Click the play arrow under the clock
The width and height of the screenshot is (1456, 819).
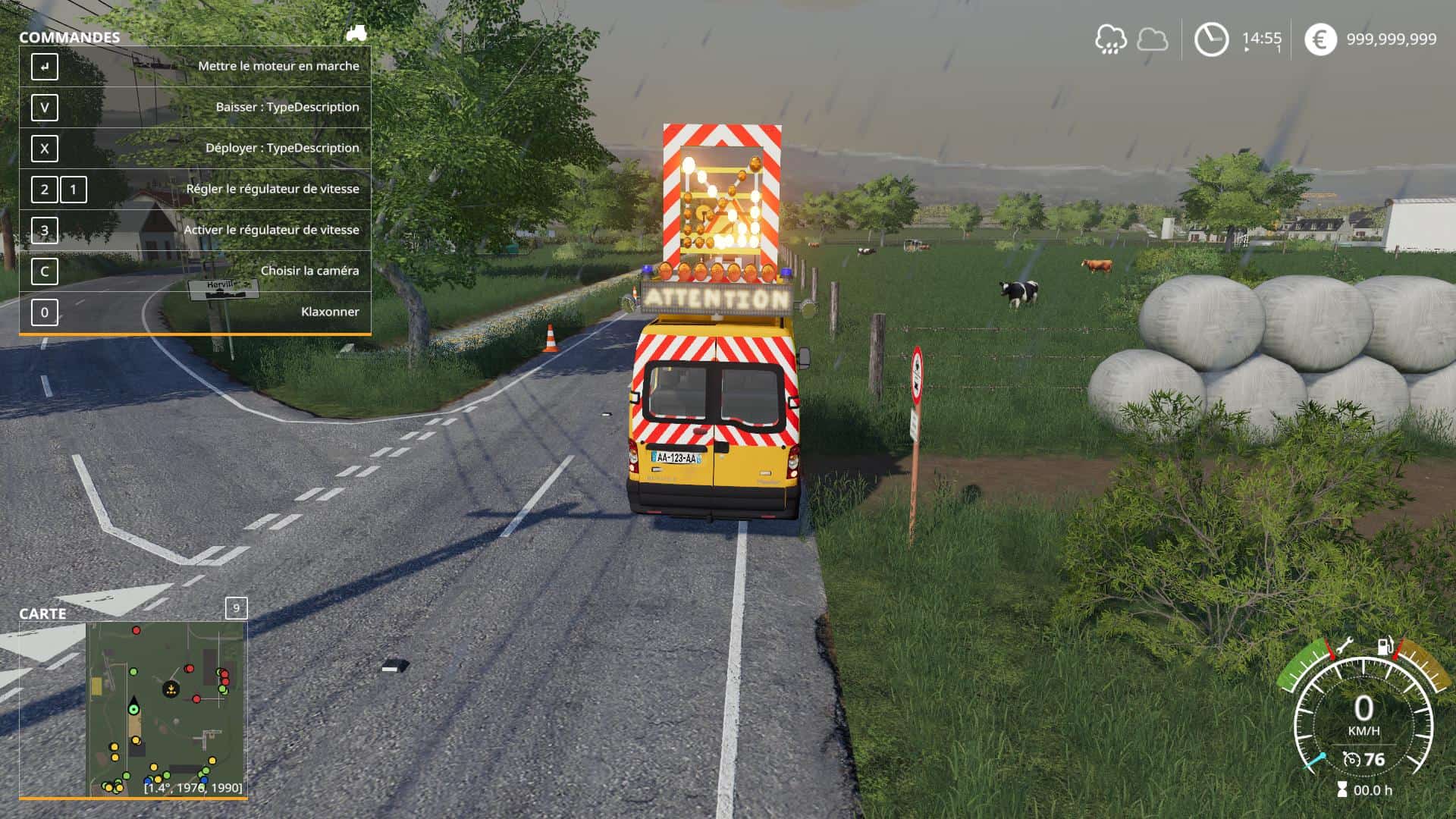click(x=1246, y=50)
